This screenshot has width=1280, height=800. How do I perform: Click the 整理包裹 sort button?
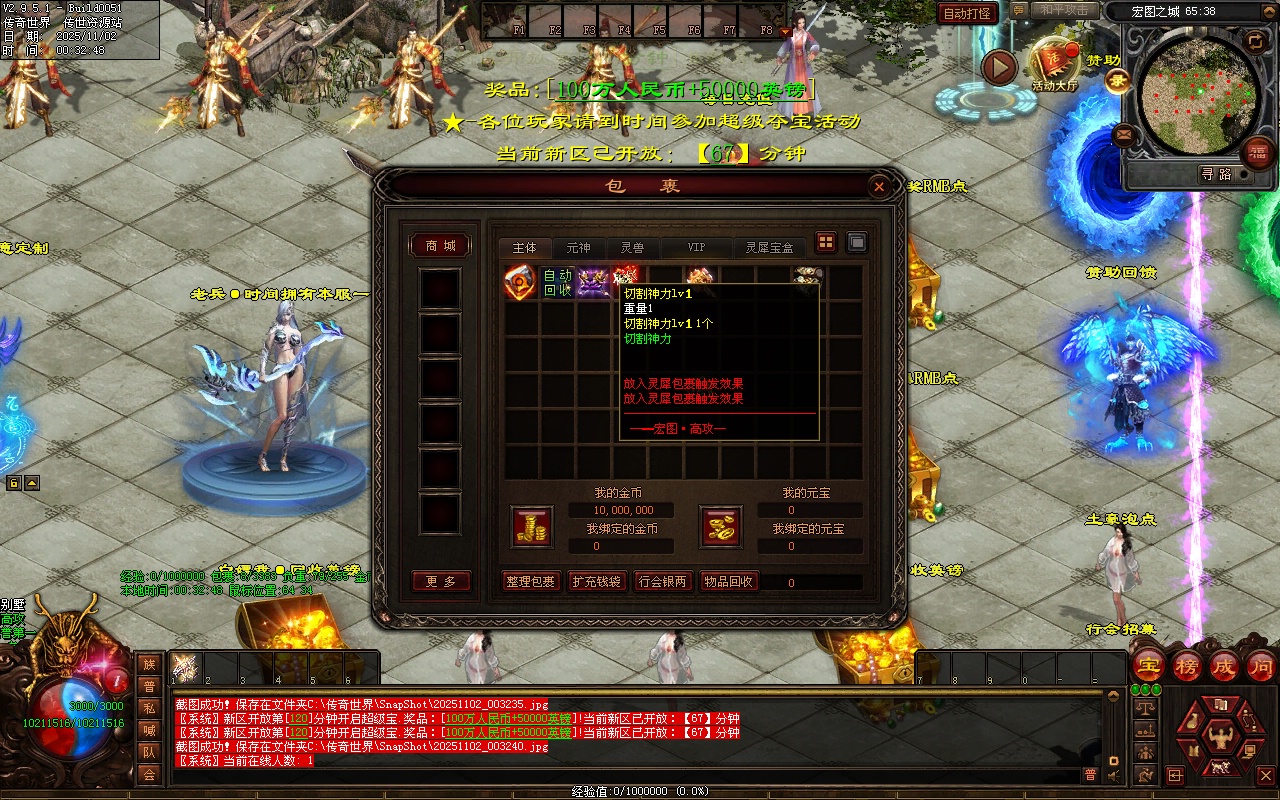530,582
